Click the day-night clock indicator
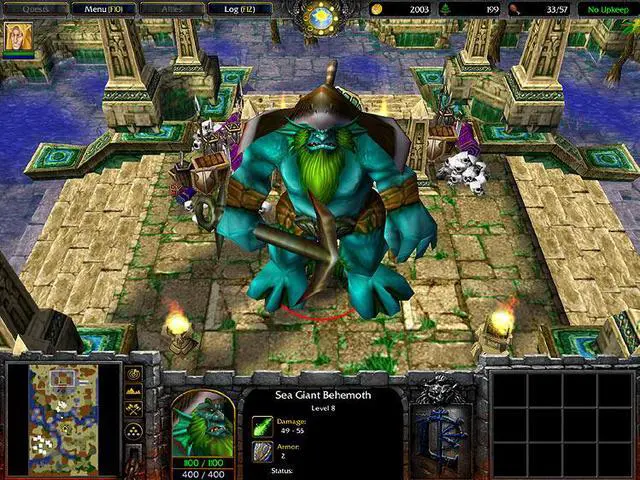Viewport: 640px width, 480px height. tap(322, 16)
